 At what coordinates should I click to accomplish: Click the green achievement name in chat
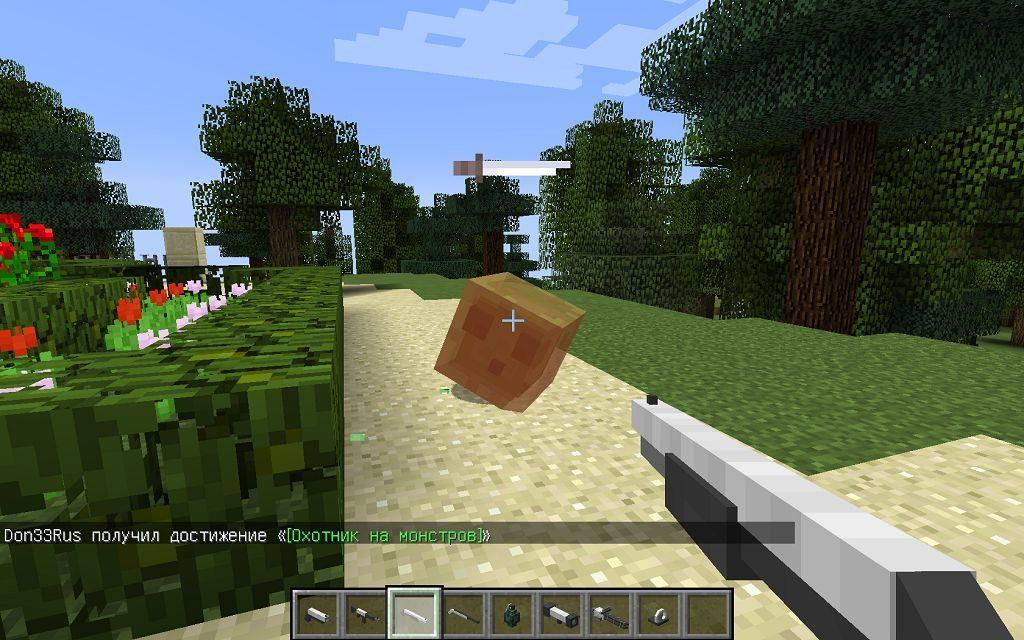click(x=385, y=535)
